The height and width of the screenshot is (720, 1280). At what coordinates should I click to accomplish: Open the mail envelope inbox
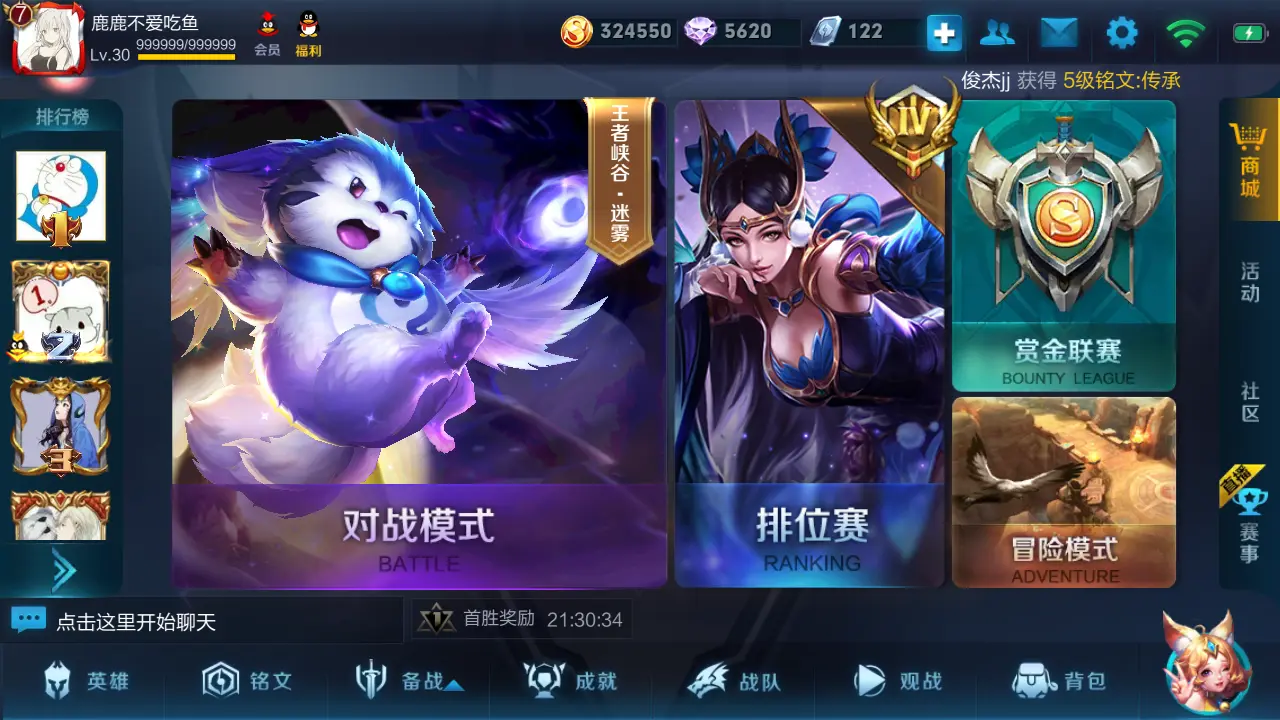coord(1059,31)
